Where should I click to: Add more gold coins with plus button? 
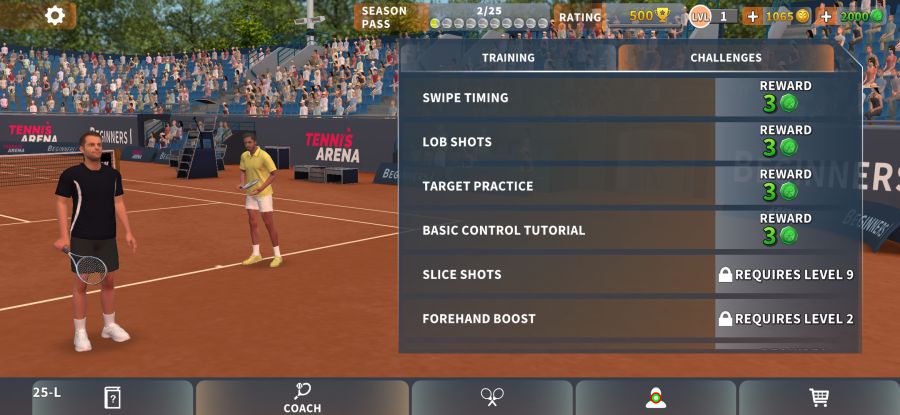pyautogui.click(x=752, y=16)
